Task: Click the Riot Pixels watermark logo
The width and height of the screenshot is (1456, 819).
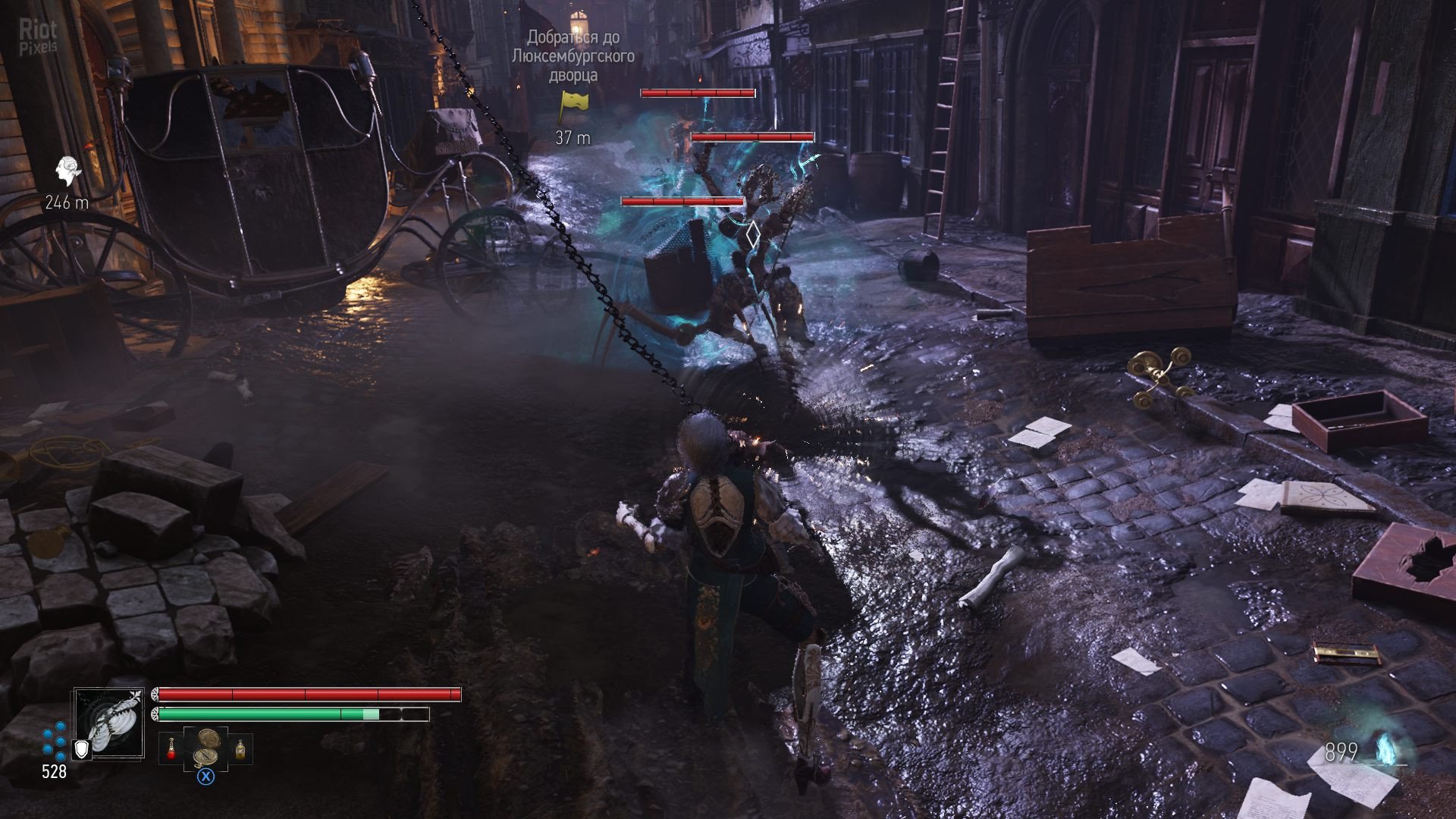Action: pos(38,36)
